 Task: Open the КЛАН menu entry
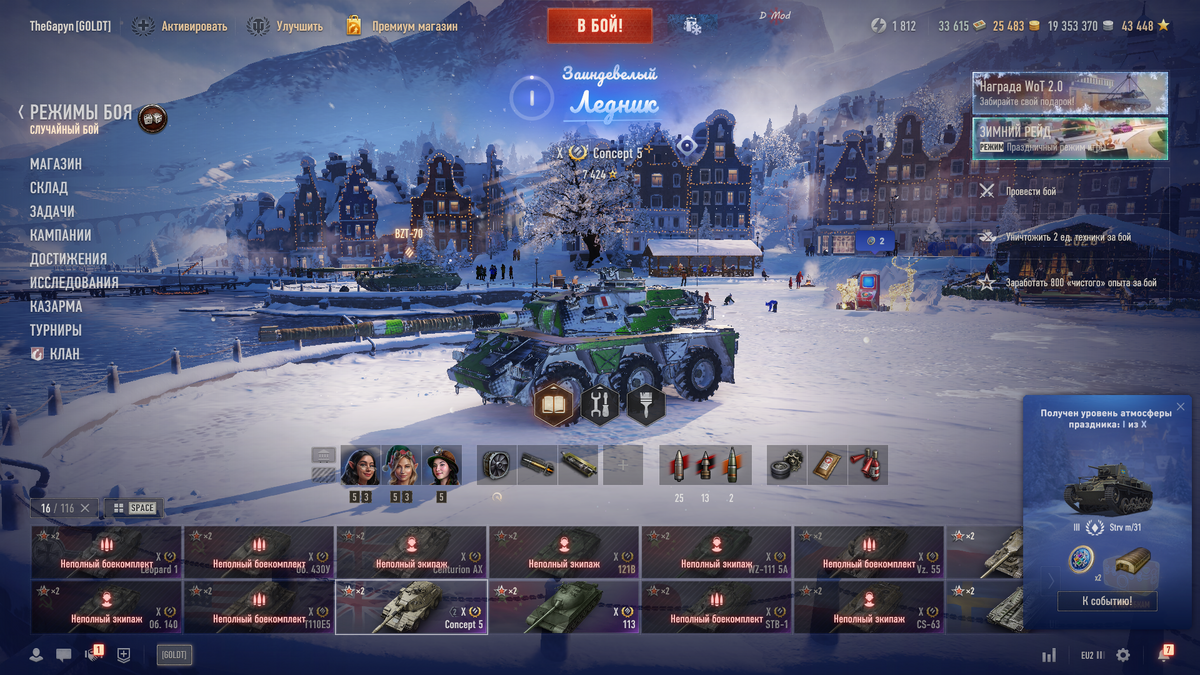pos(64,354)
